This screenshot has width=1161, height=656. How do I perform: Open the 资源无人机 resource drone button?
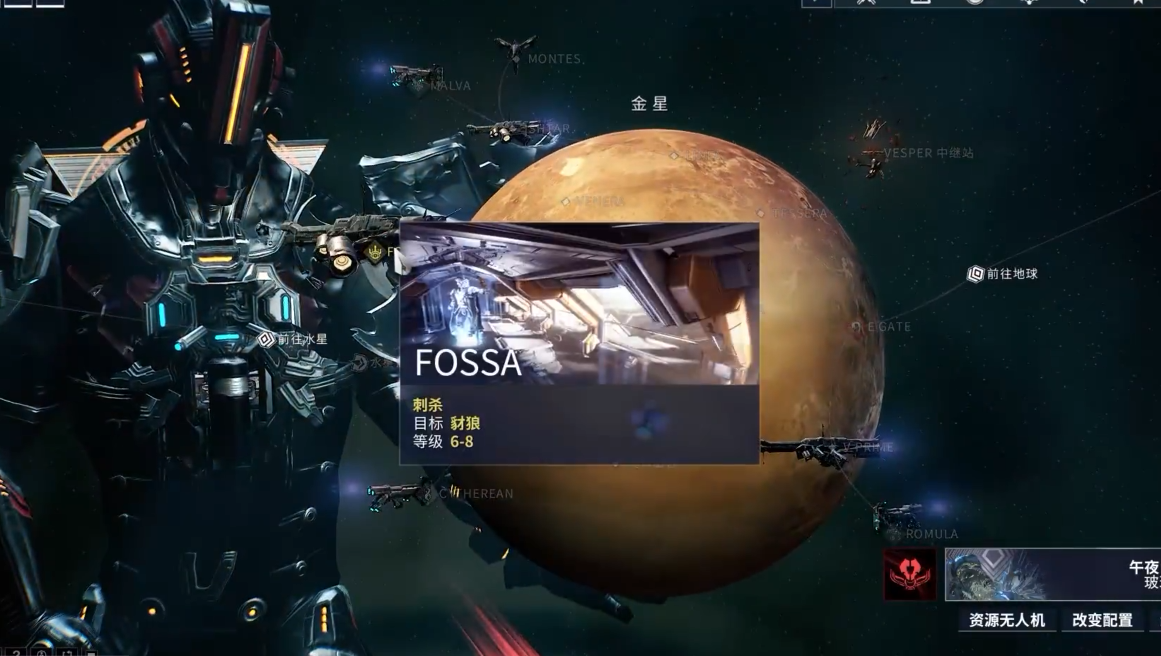(x=1007, y=620)
